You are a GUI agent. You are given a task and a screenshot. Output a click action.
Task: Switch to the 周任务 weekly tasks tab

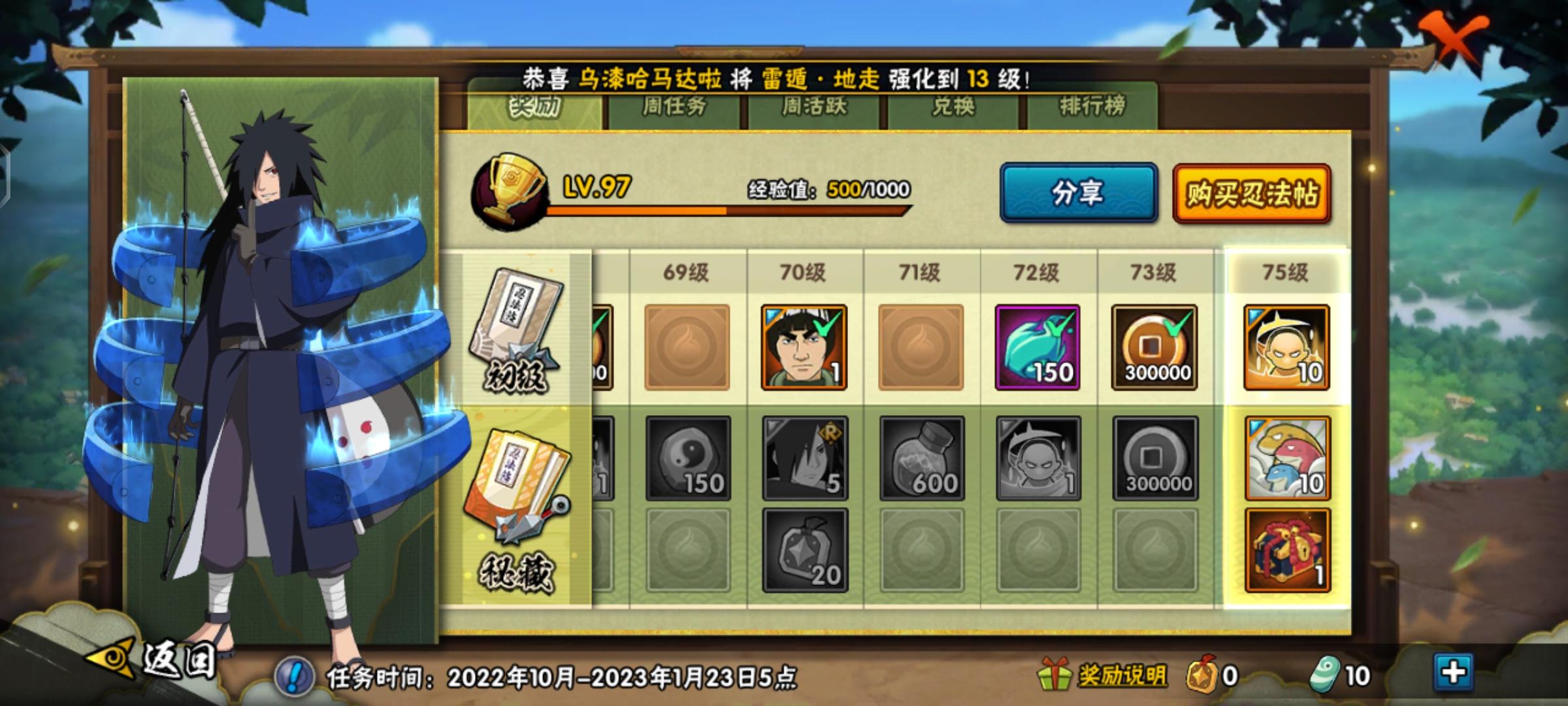(673, 109)
